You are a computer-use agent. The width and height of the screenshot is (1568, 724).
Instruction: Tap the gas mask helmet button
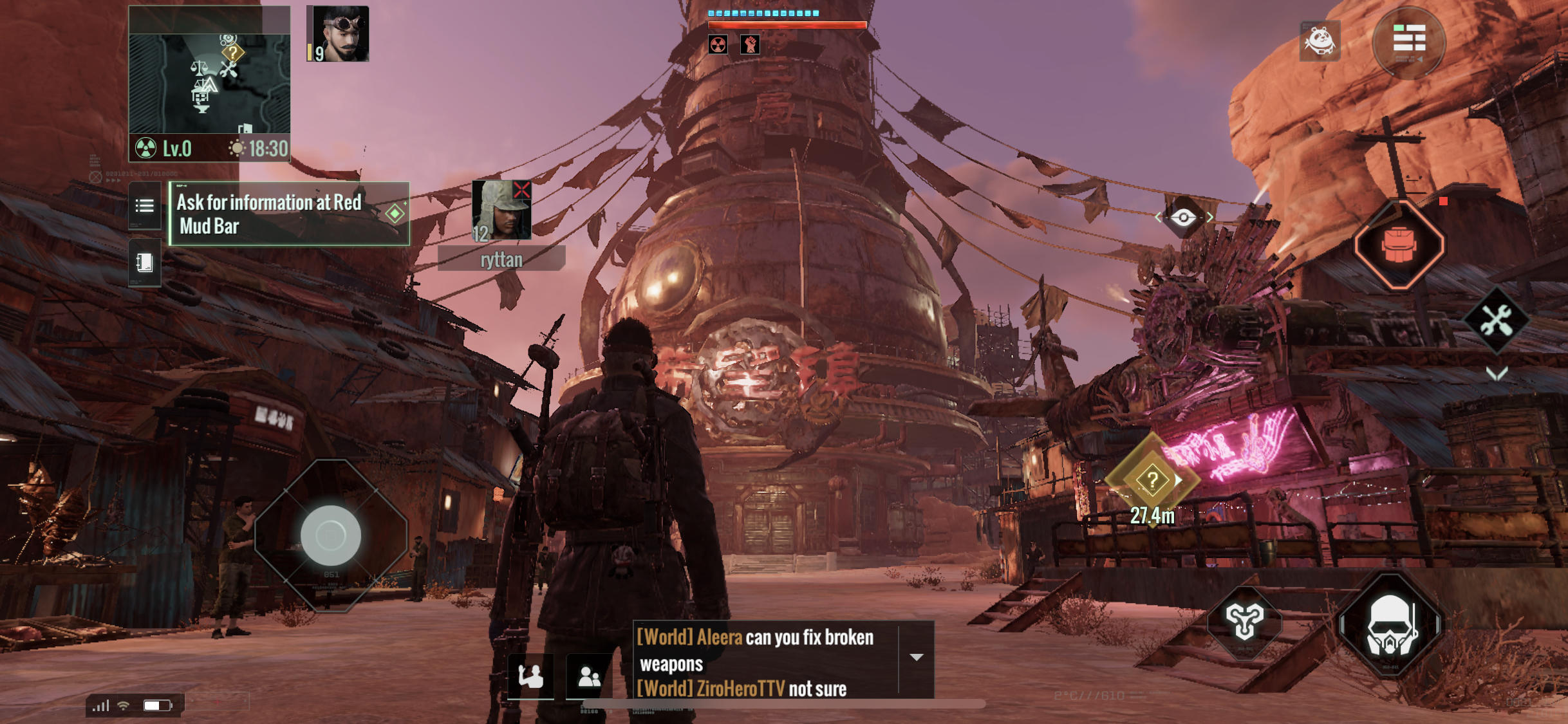pyautogui.click(x=1390, y=624)
